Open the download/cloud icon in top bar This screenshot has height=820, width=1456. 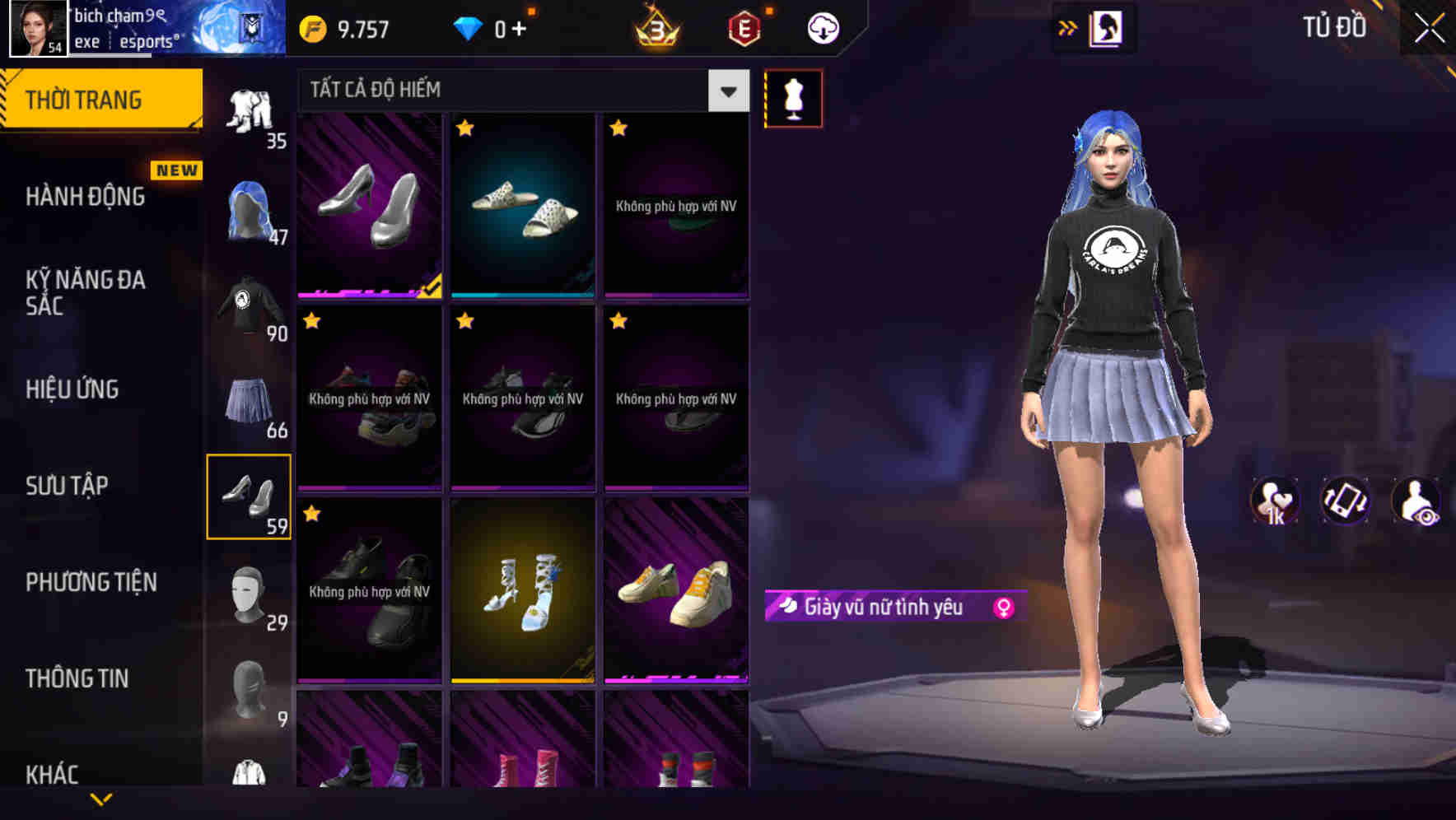click(x=822, y=26)
